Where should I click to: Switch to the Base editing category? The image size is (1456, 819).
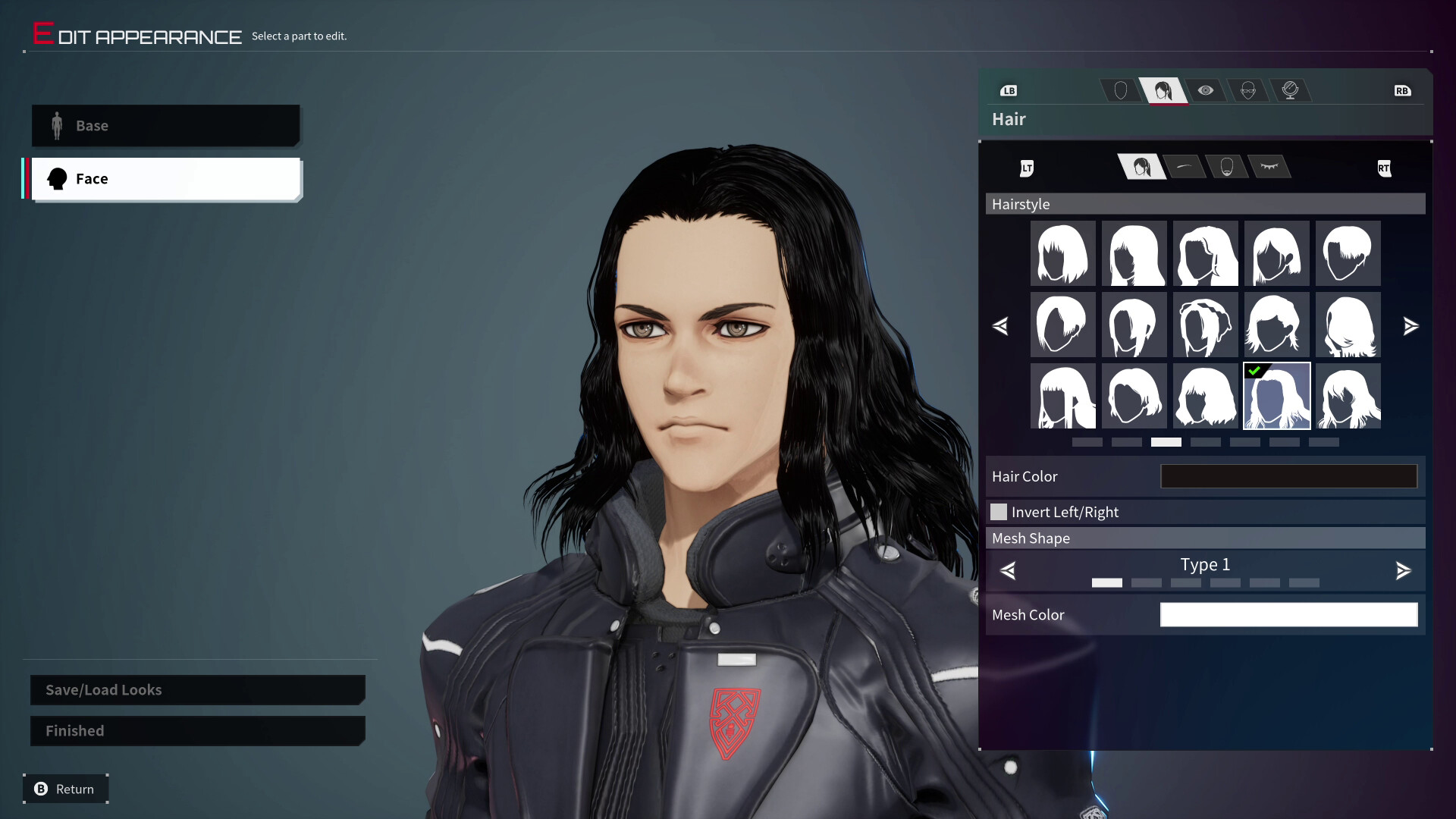tap(165, 126)
